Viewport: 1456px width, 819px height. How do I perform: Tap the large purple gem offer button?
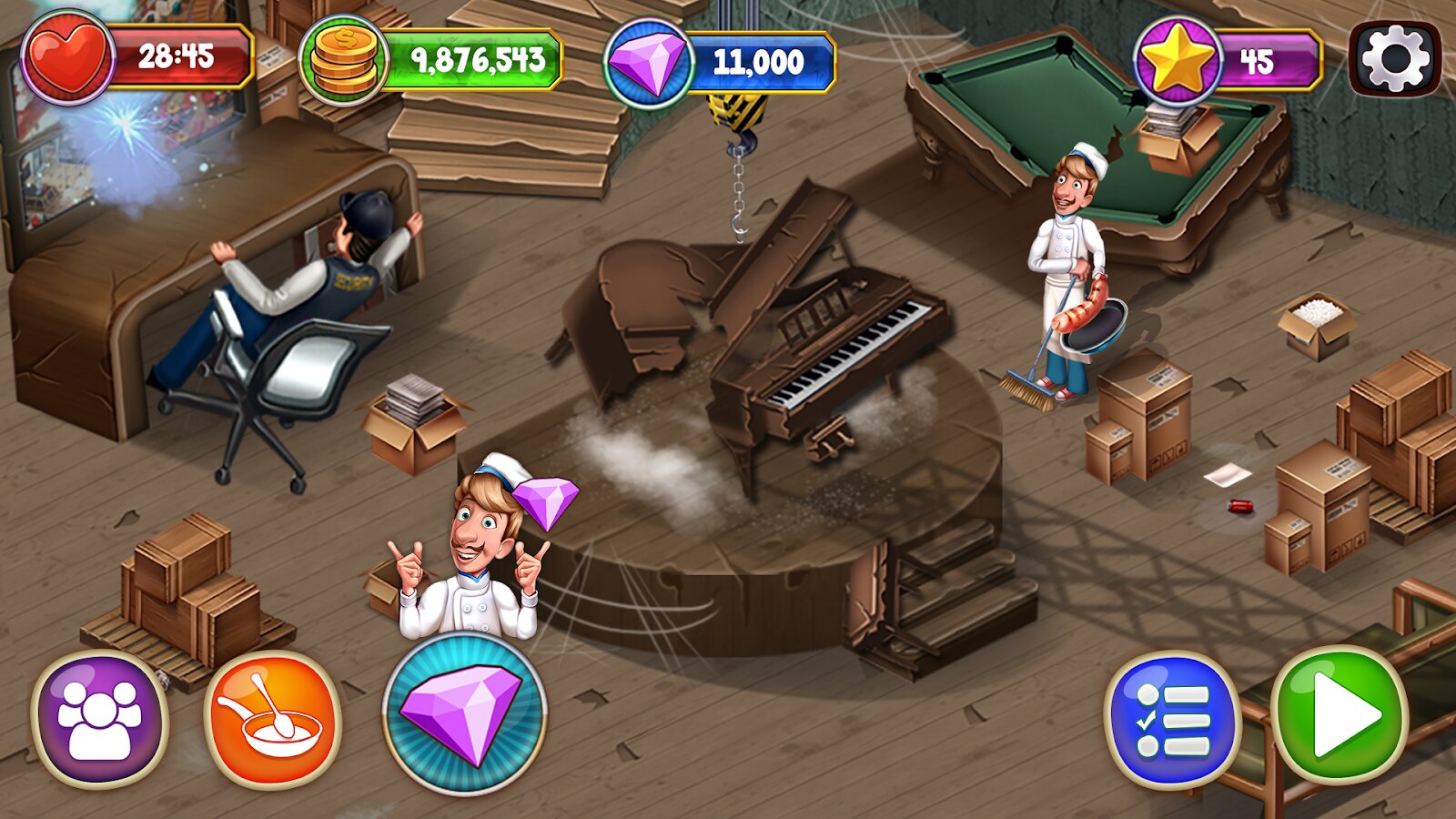click(464, 713)
